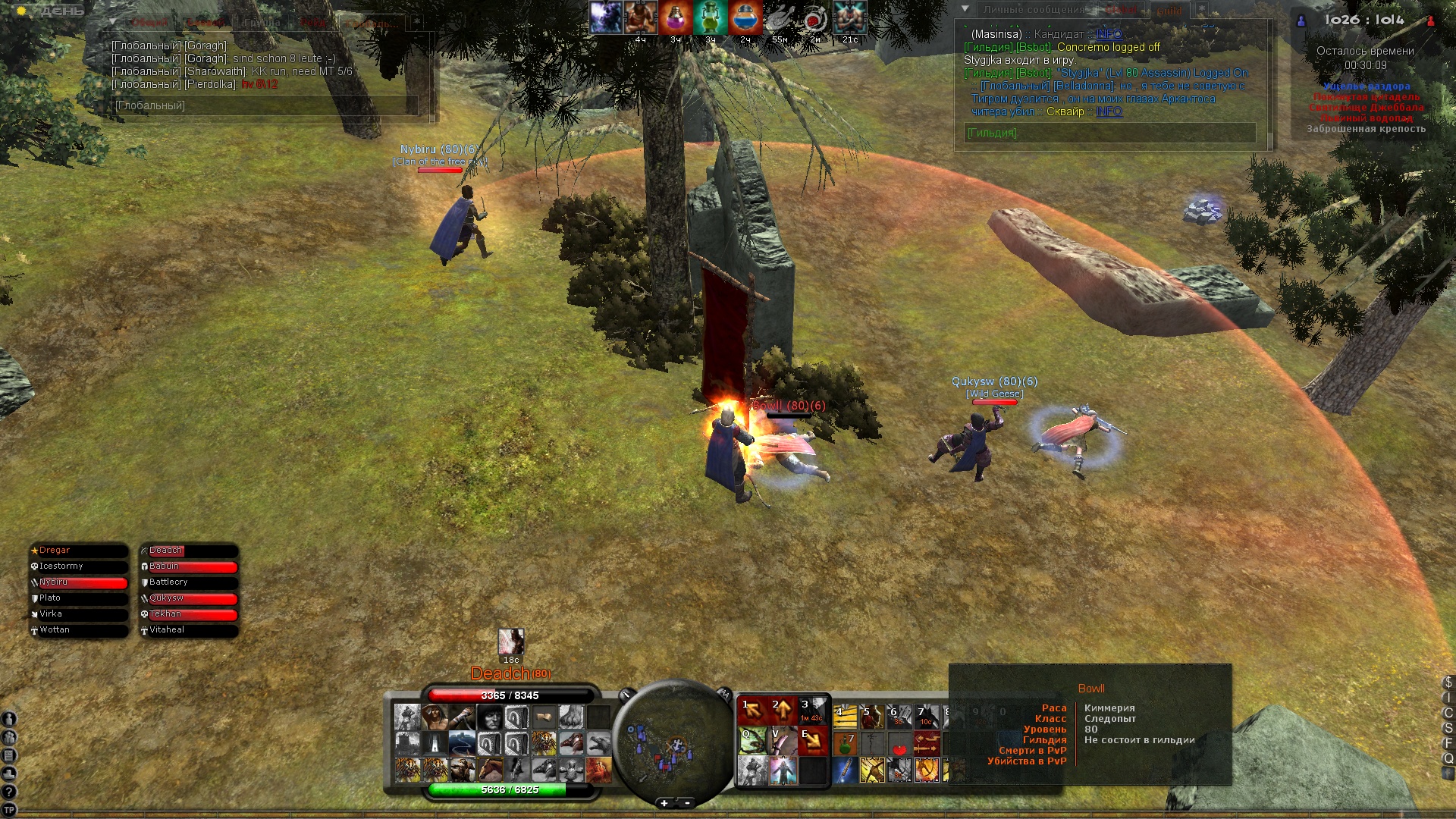Activate the Q bow ability
The height and width of the screenshot is (819, 1456).
tap(752, 741)
